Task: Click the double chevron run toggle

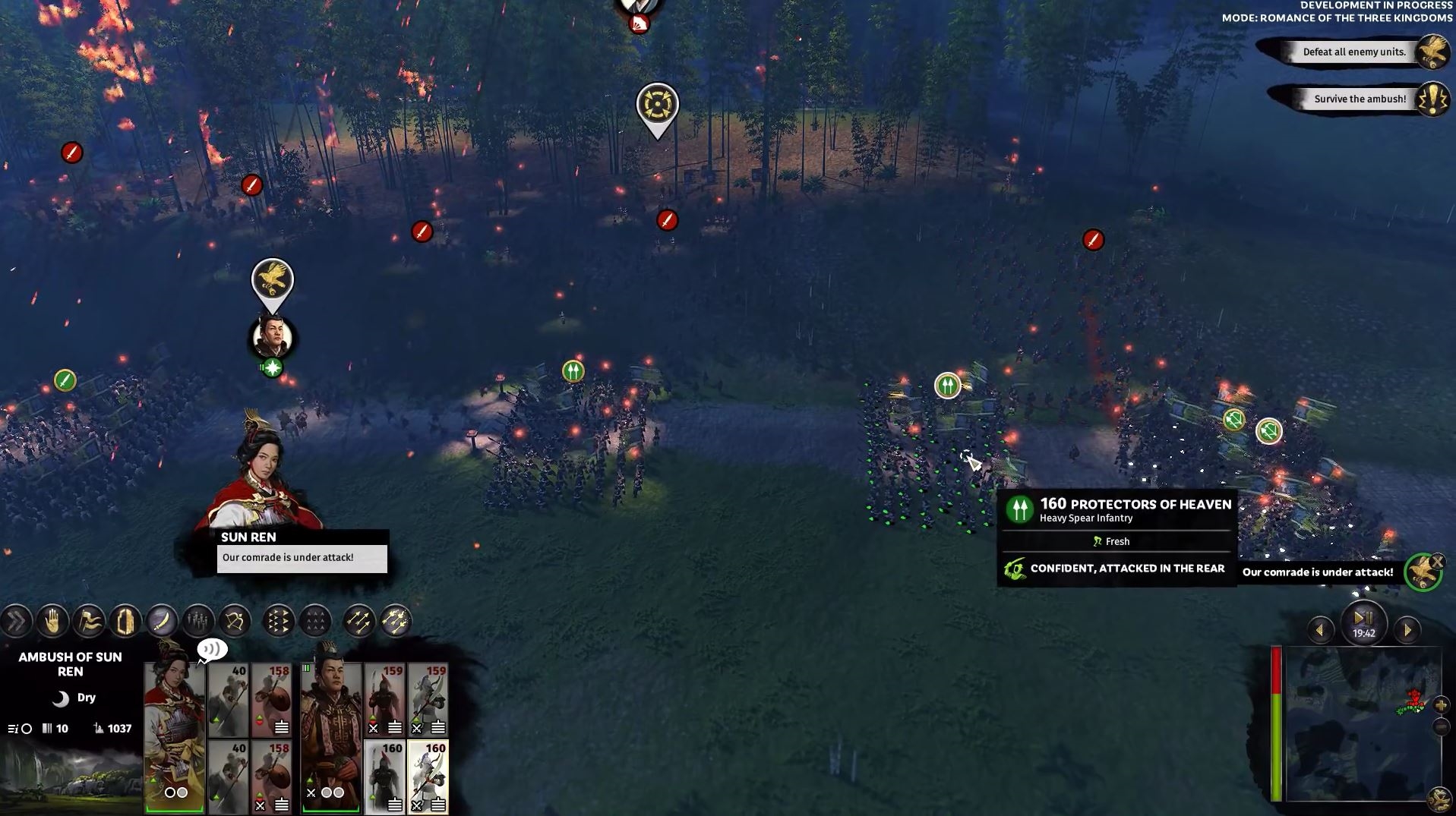Action: [x=15, y=621]
